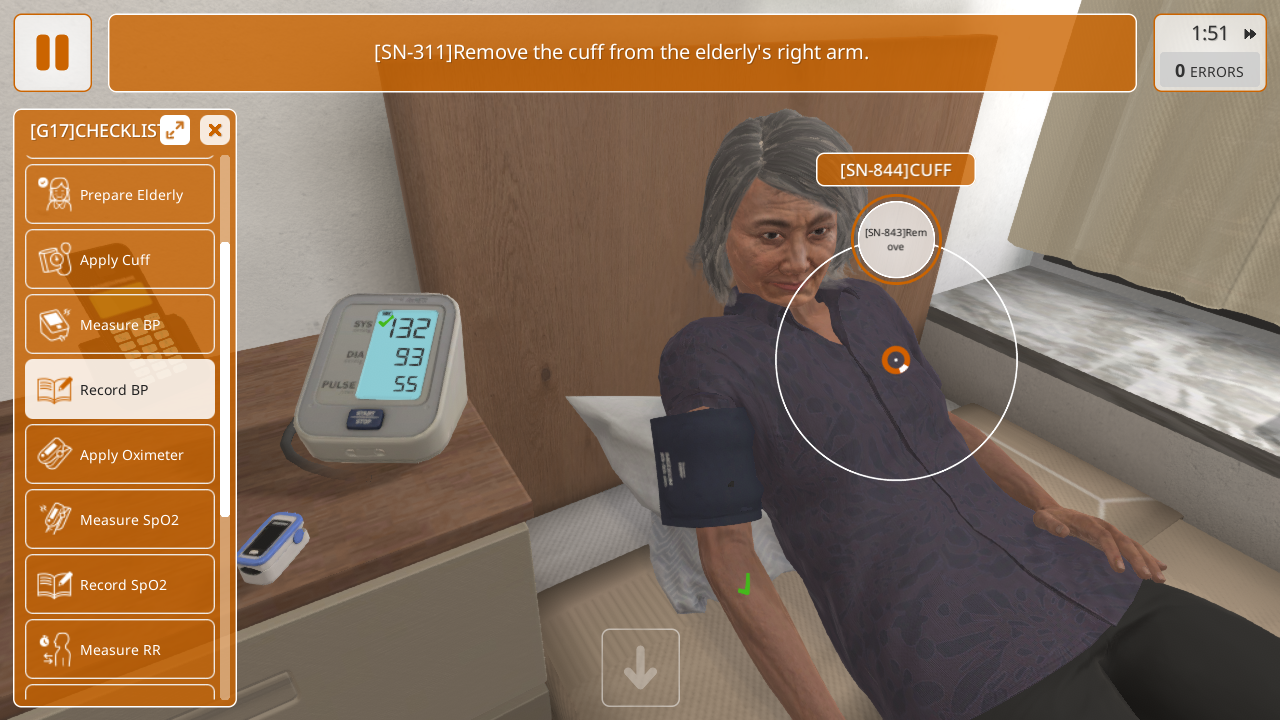Select Apply Cuff checklist item
1280x720 pixels.
click(120, 259)
